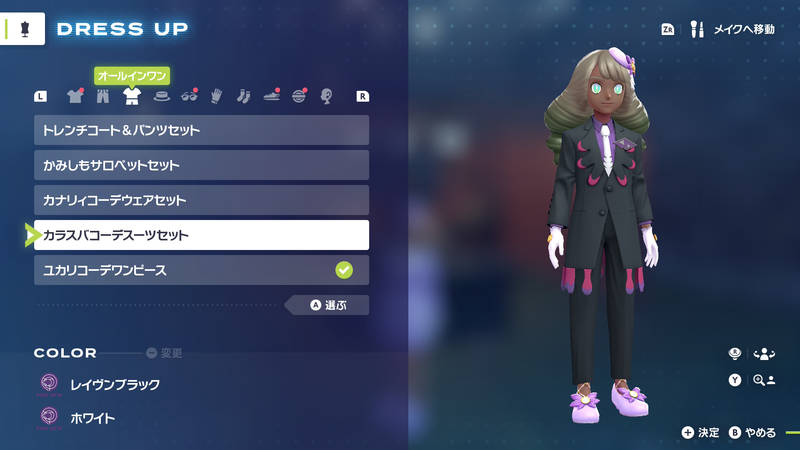Open the glasses category tab
This screenshot has height=450, width=800.
pyautogui.click(x=187, y=97)
